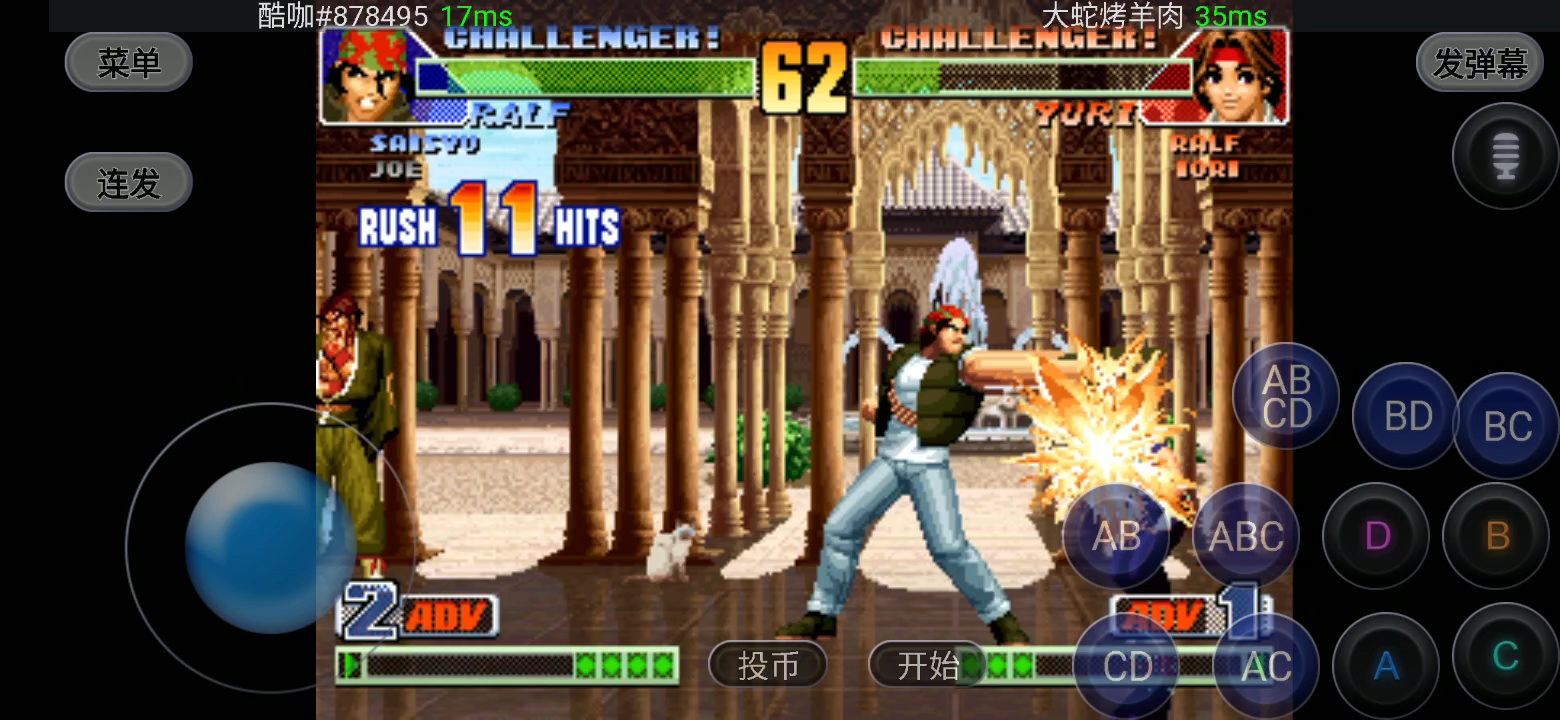The image size is (1560, 720).
Task: Open the 菜单 menu button
Action: pyautogui.click(x=128, y=63)
